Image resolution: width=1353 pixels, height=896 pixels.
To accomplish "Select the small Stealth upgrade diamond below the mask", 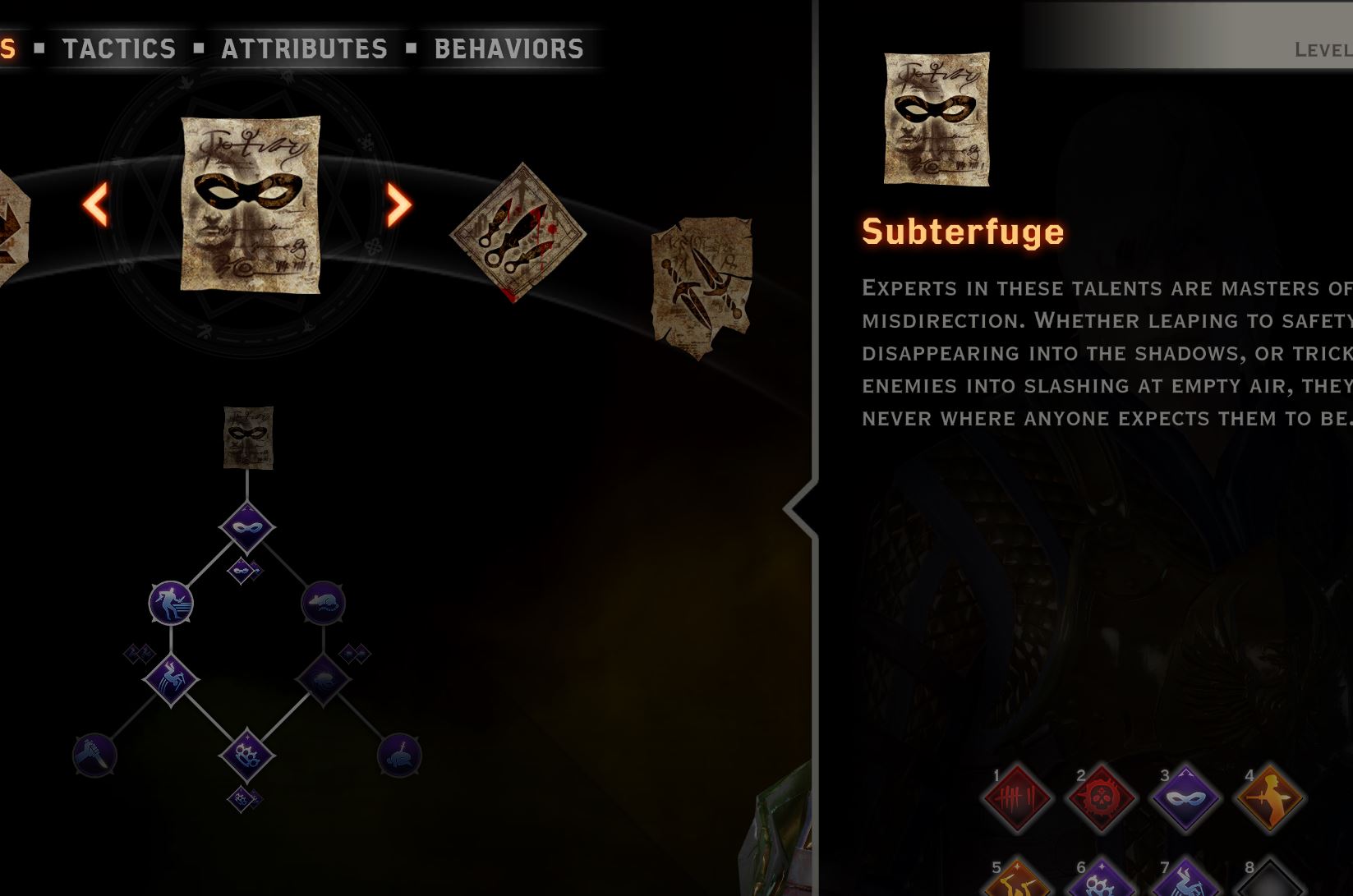I will pos(242,570).
